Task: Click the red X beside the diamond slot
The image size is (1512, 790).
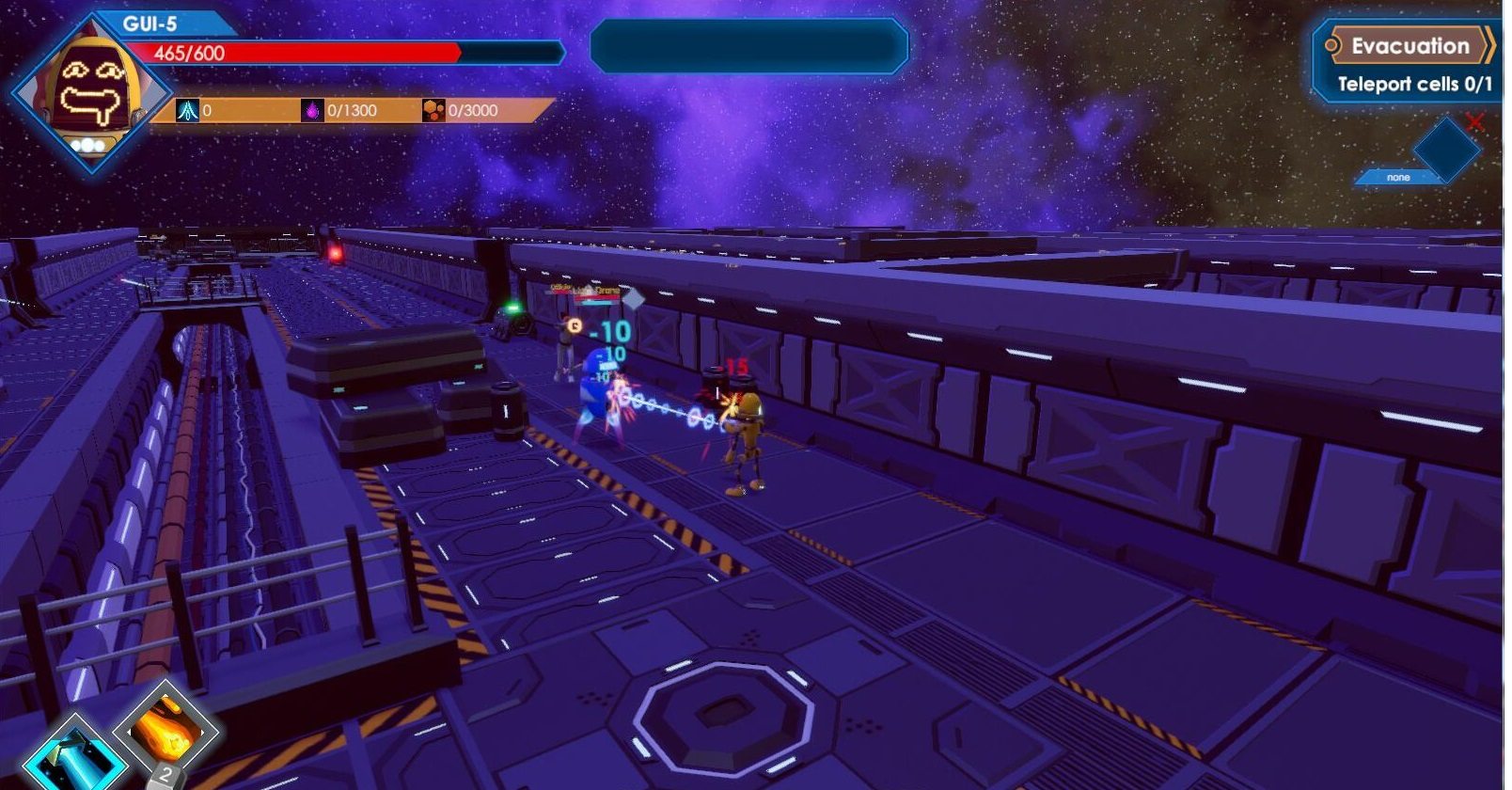Action: [1474, 122]
